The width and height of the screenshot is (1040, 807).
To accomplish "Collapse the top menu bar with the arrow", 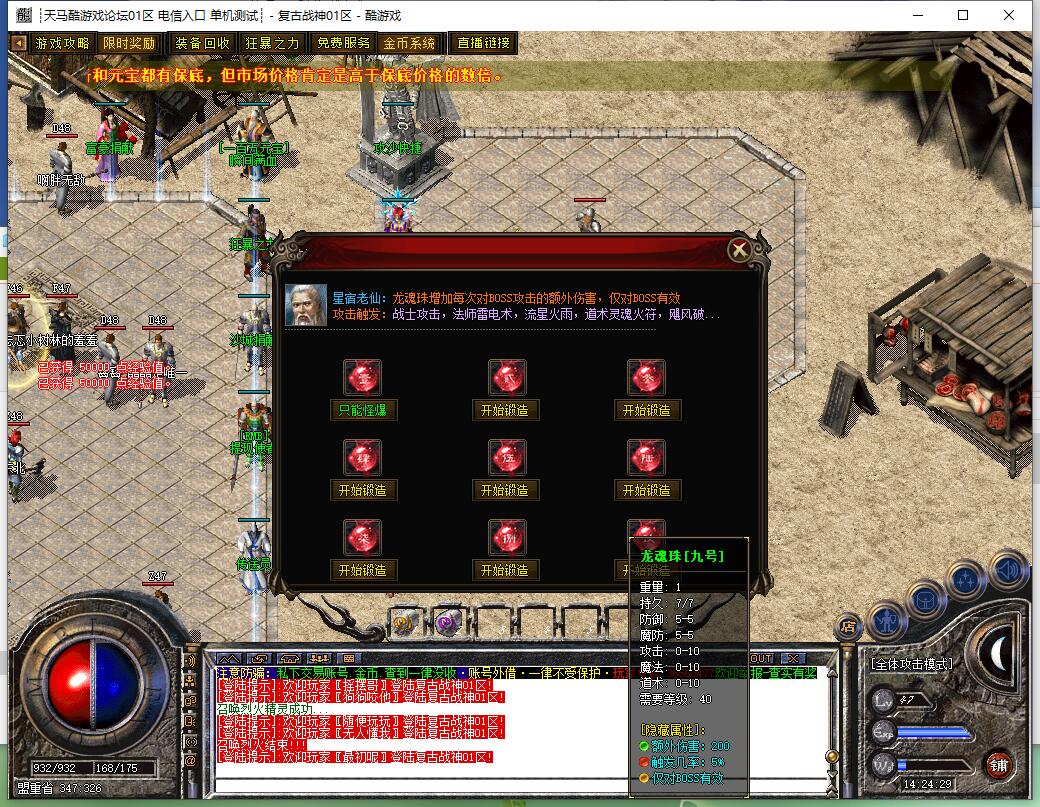I will click(19, 43).
